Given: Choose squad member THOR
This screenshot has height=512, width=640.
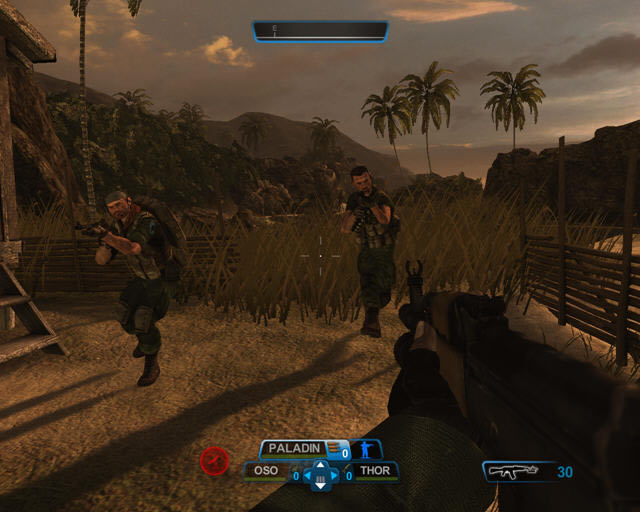Looking at the screenshot, I should 376,471.
